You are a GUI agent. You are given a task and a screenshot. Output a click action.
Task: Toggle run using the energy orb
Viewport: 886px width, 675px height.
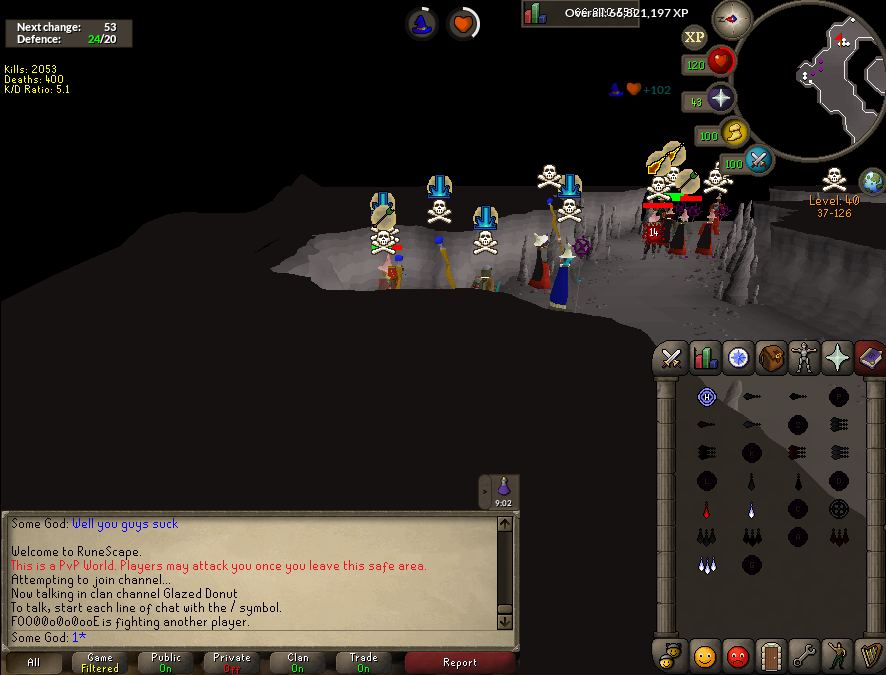pos(734,133)
